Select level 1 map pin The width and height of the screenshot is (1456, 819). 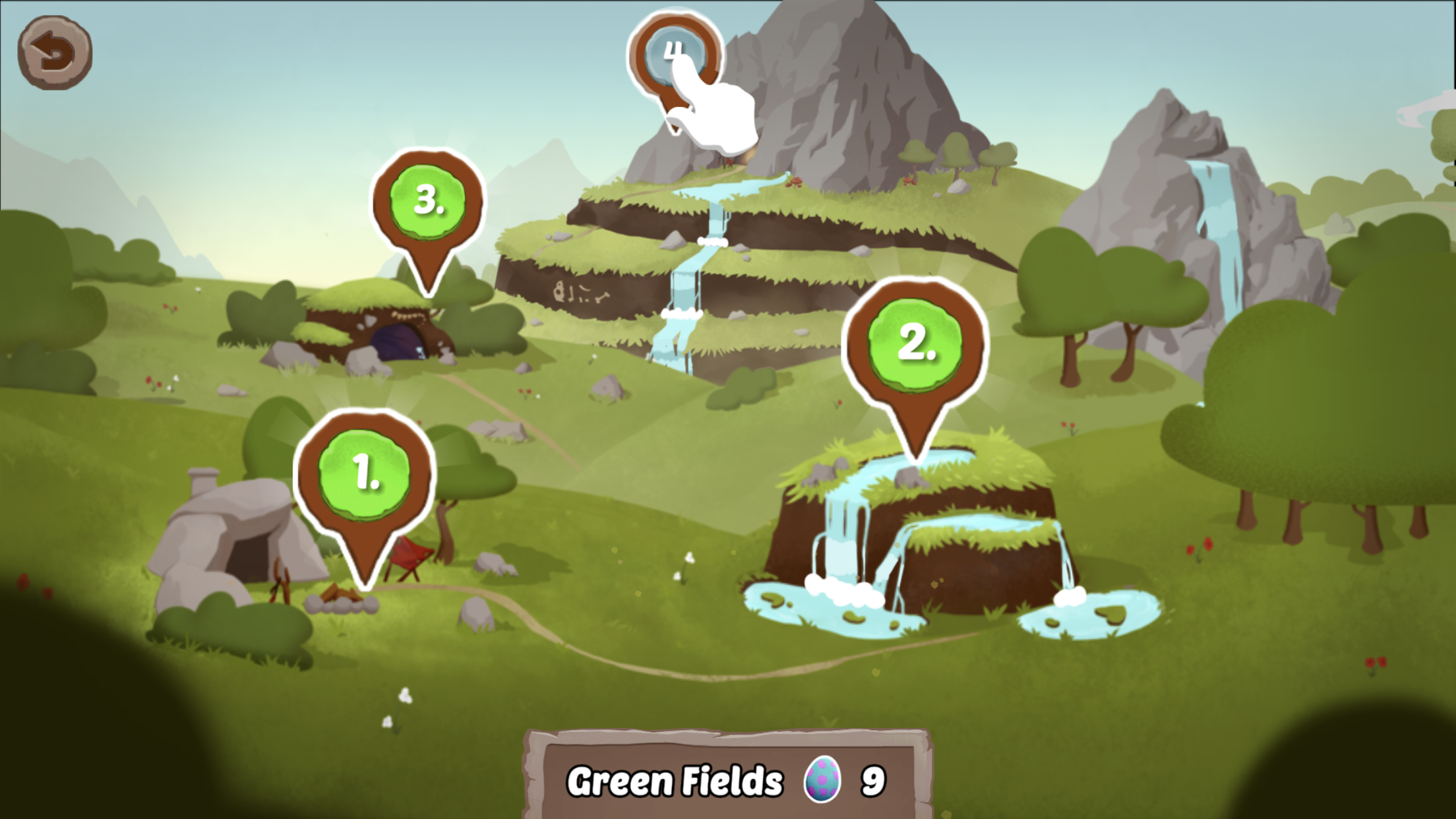pos(365,474)
